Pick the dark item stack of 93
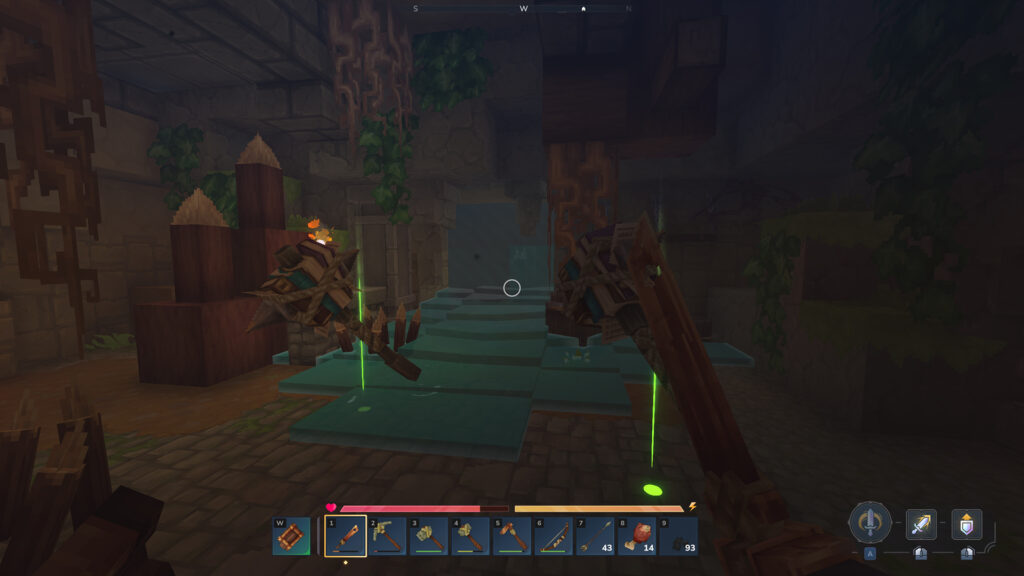 (x=678, y=536)
